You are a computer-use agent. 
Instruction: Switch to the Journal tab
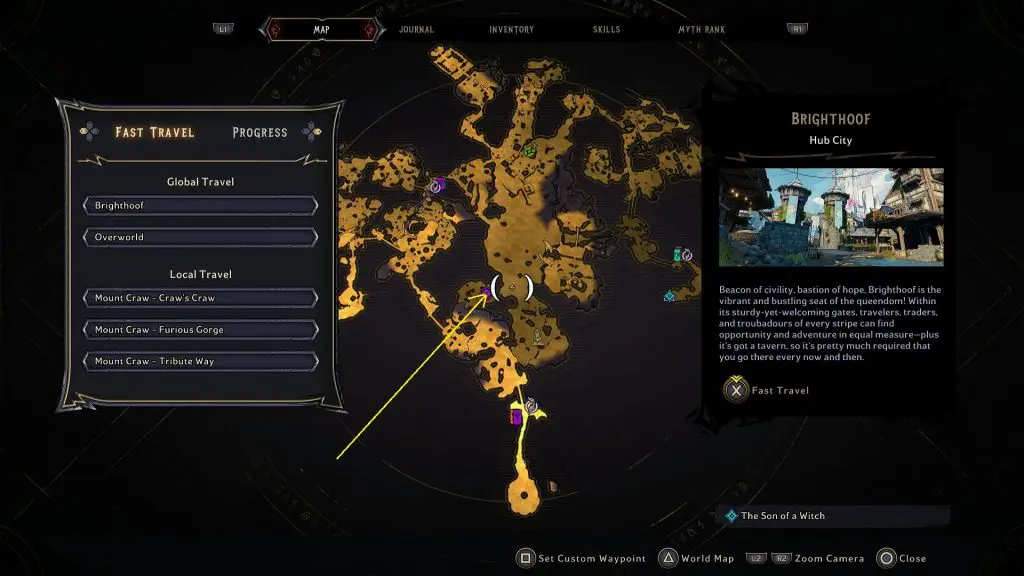416,30
